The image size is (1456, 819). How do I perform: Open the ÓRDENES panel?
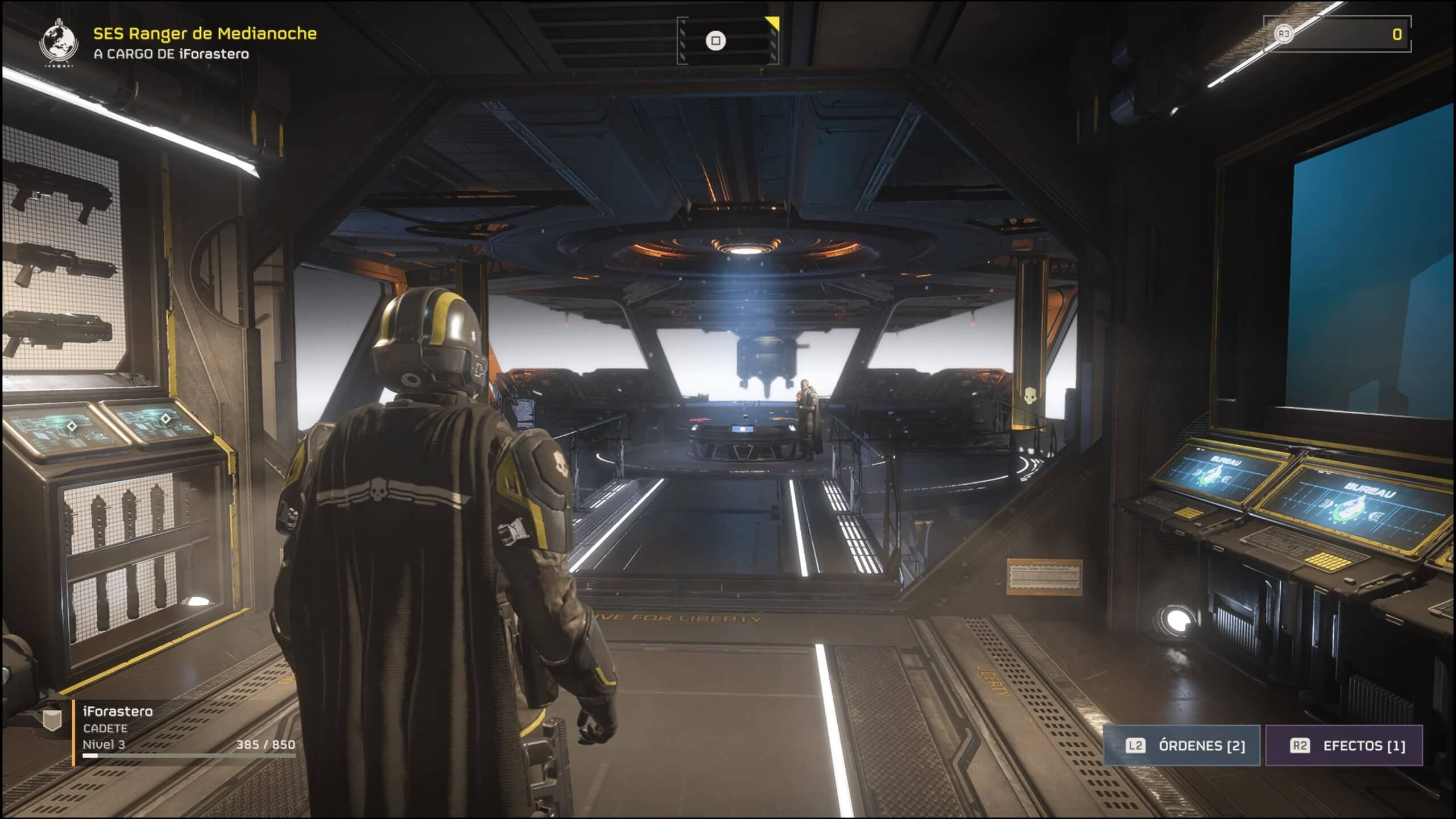pyautogui.click(x=1182, y=746)
